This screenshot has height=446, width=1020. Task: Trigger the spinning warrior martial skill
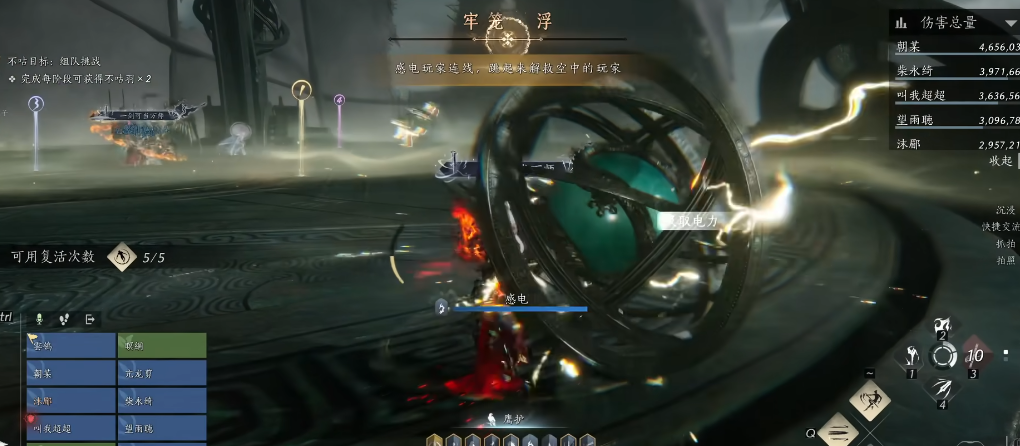[870, 400]
